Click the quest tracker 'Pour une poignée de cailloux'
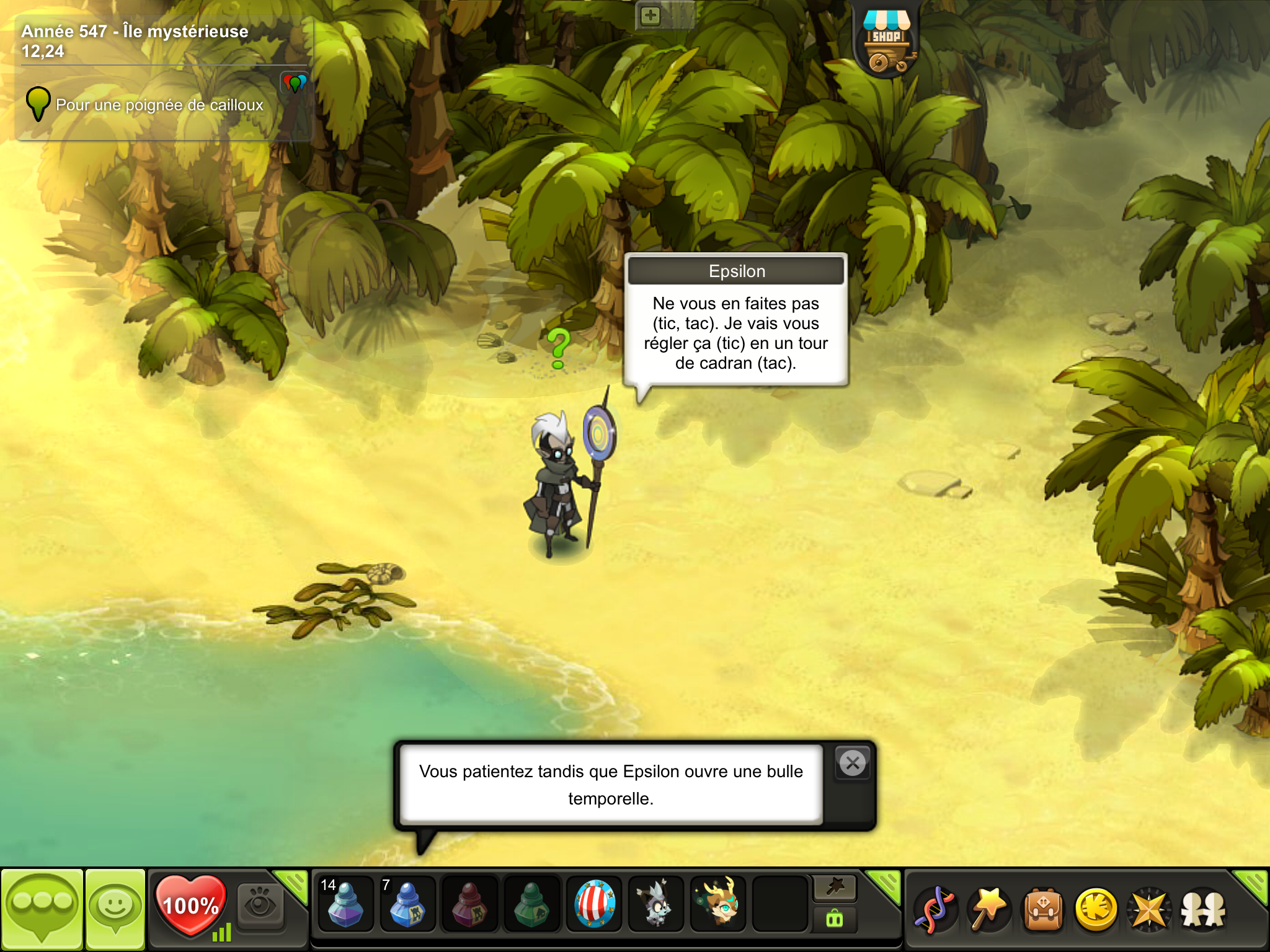1270x952 pixels. click(159, 105)
